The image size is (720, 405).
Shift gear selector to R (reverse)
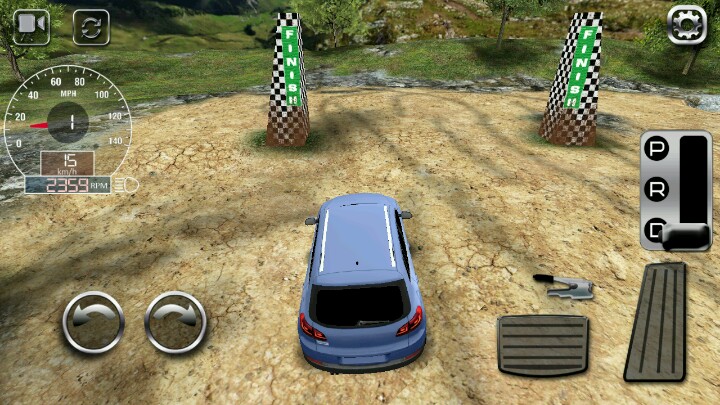pyautogui.click(x=657, y=190)
